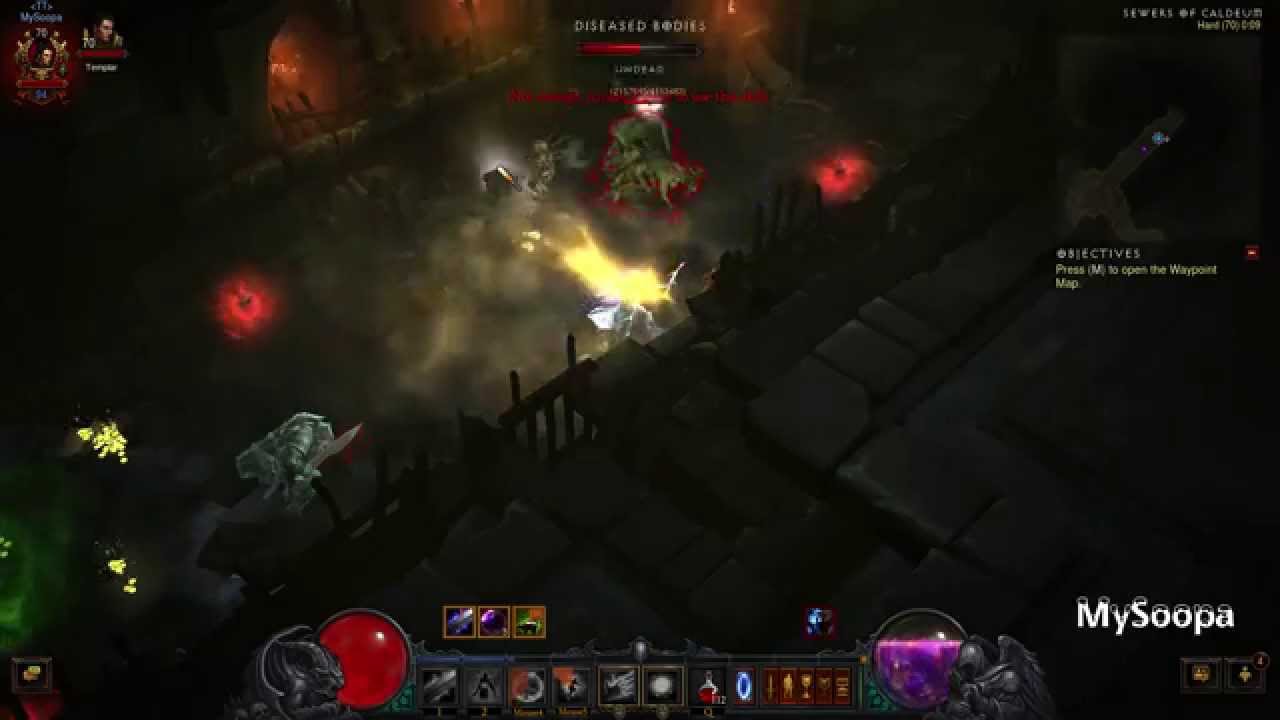
Task: Click the left mouse skill with slashing streaks
Action: pyautogui.click(x=617, y=686)
